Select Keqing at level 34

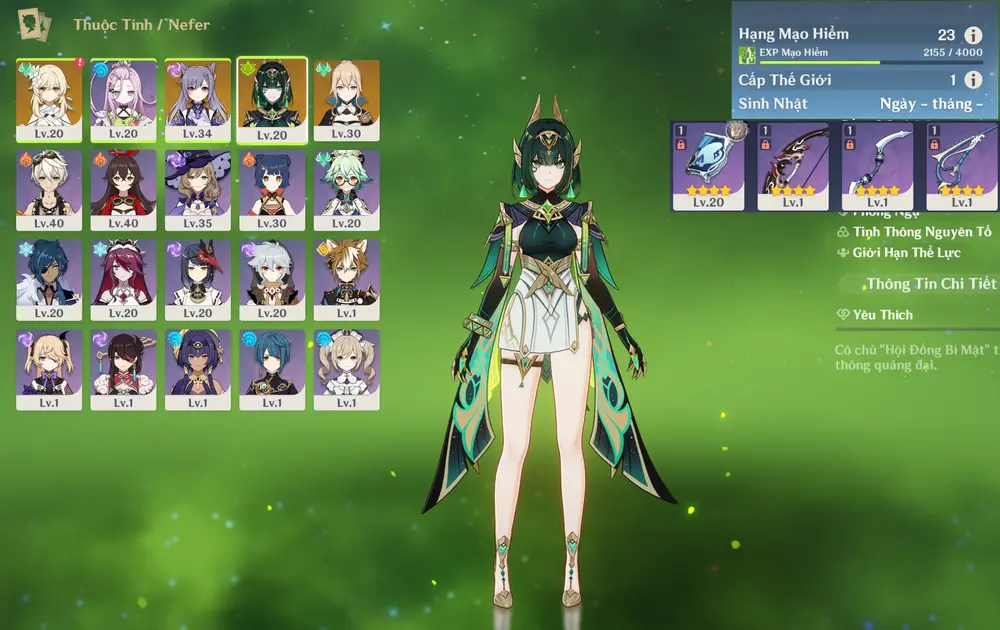pyautogui.click(x=198, y=98)
